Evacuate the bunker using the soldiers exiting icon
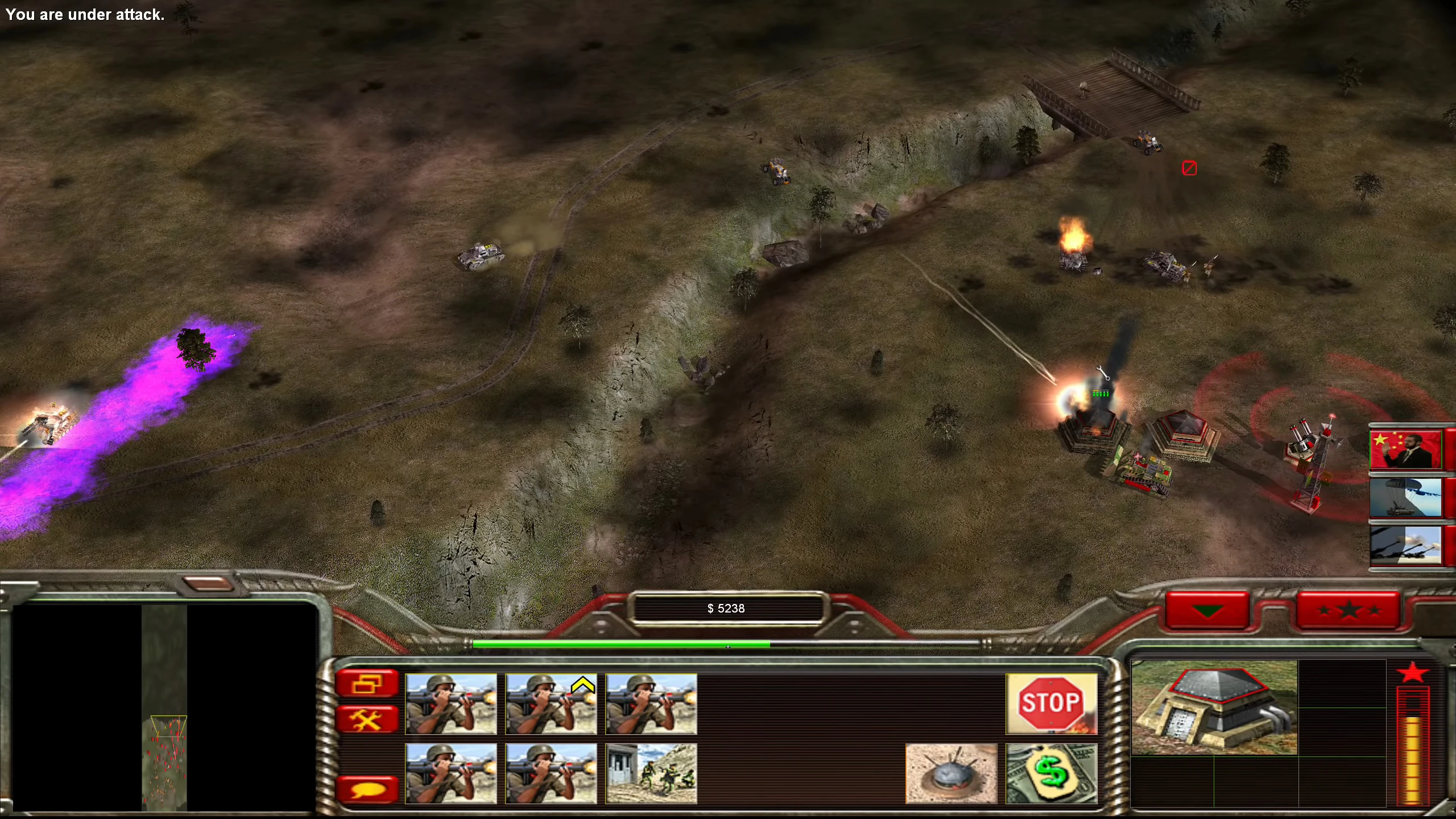Viewport: 1456px width, 819px height. 651,773
